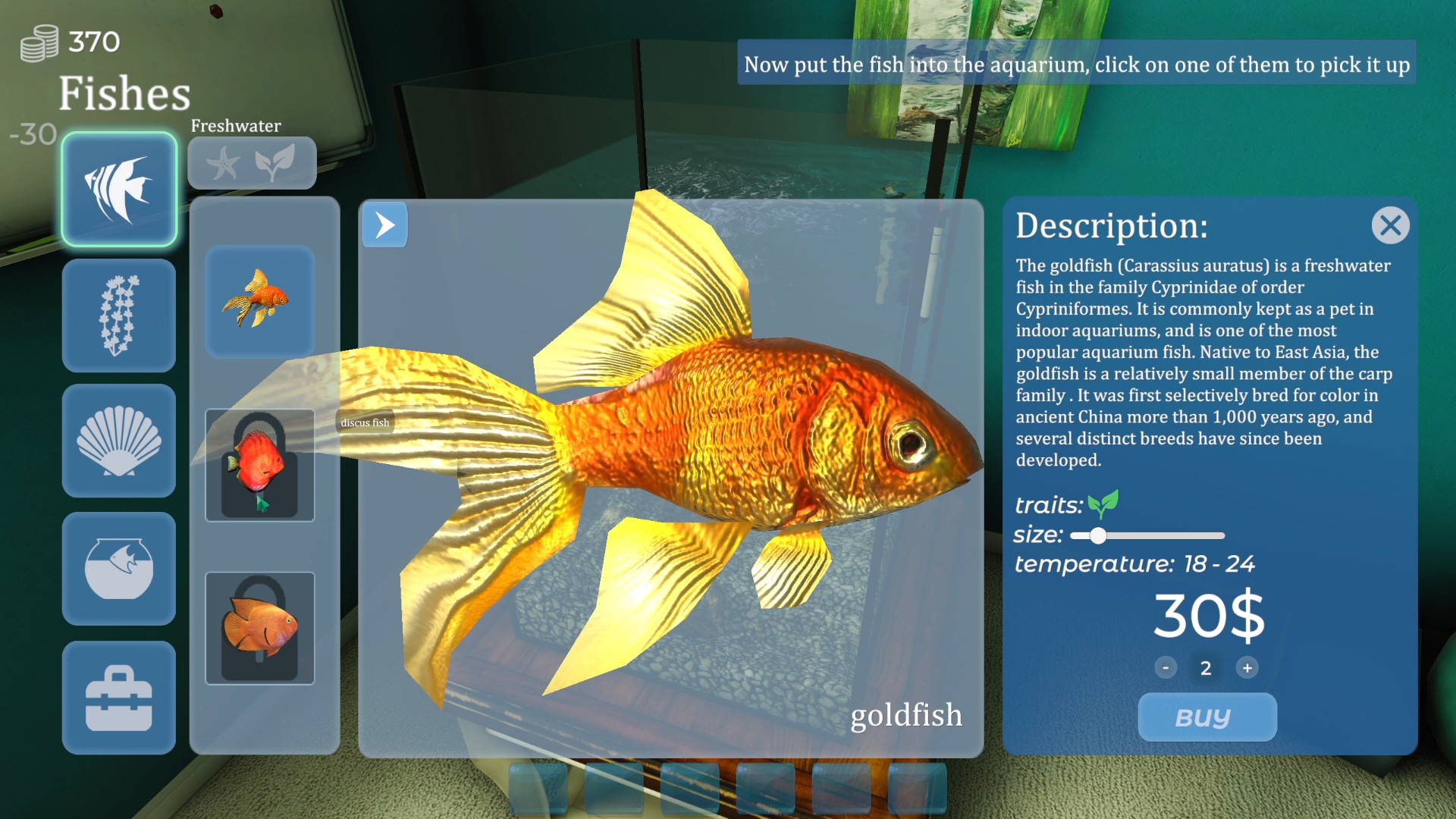This screenshot has width=1456, height=819.
Task: Open the fishbowl aquarium category
Action: click(119, 569)
